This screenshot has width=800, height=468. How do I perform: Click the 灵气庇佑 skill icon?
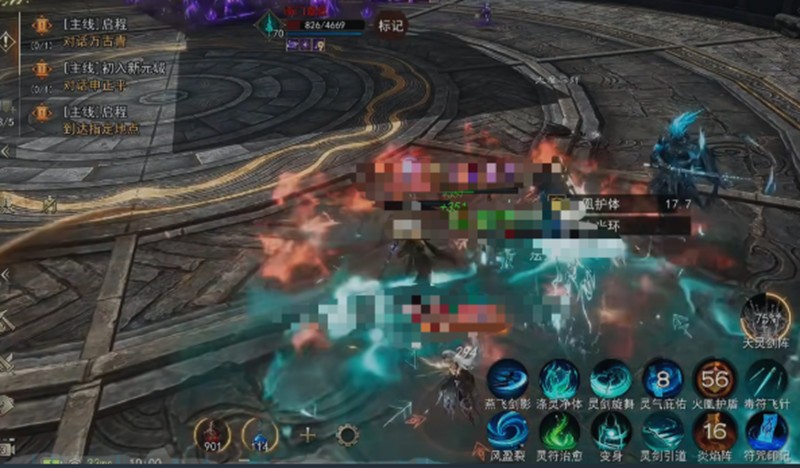tap(661, 378)
